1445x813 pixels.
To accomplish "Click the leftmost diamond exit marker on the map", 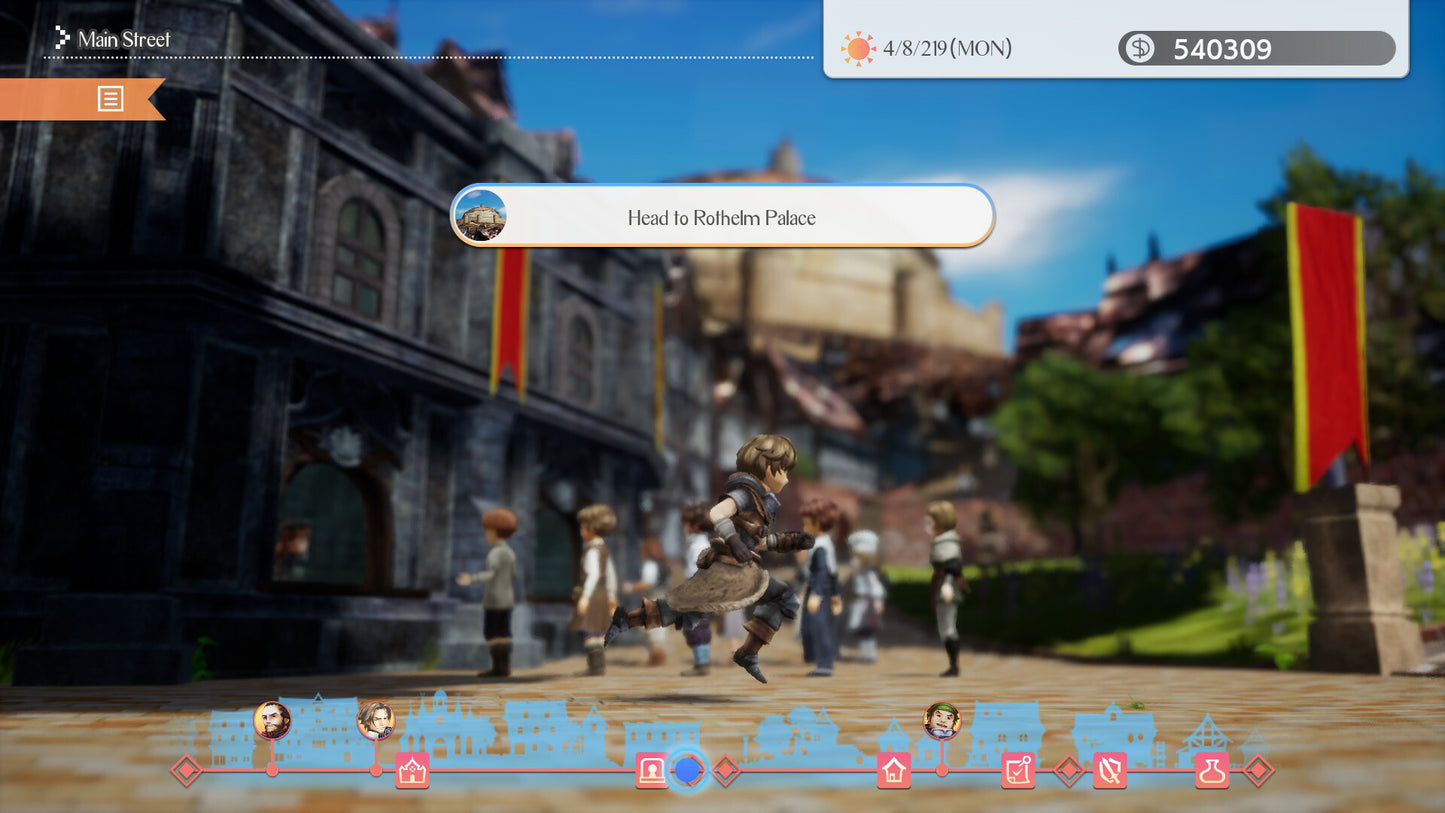I will click(185, 771).
